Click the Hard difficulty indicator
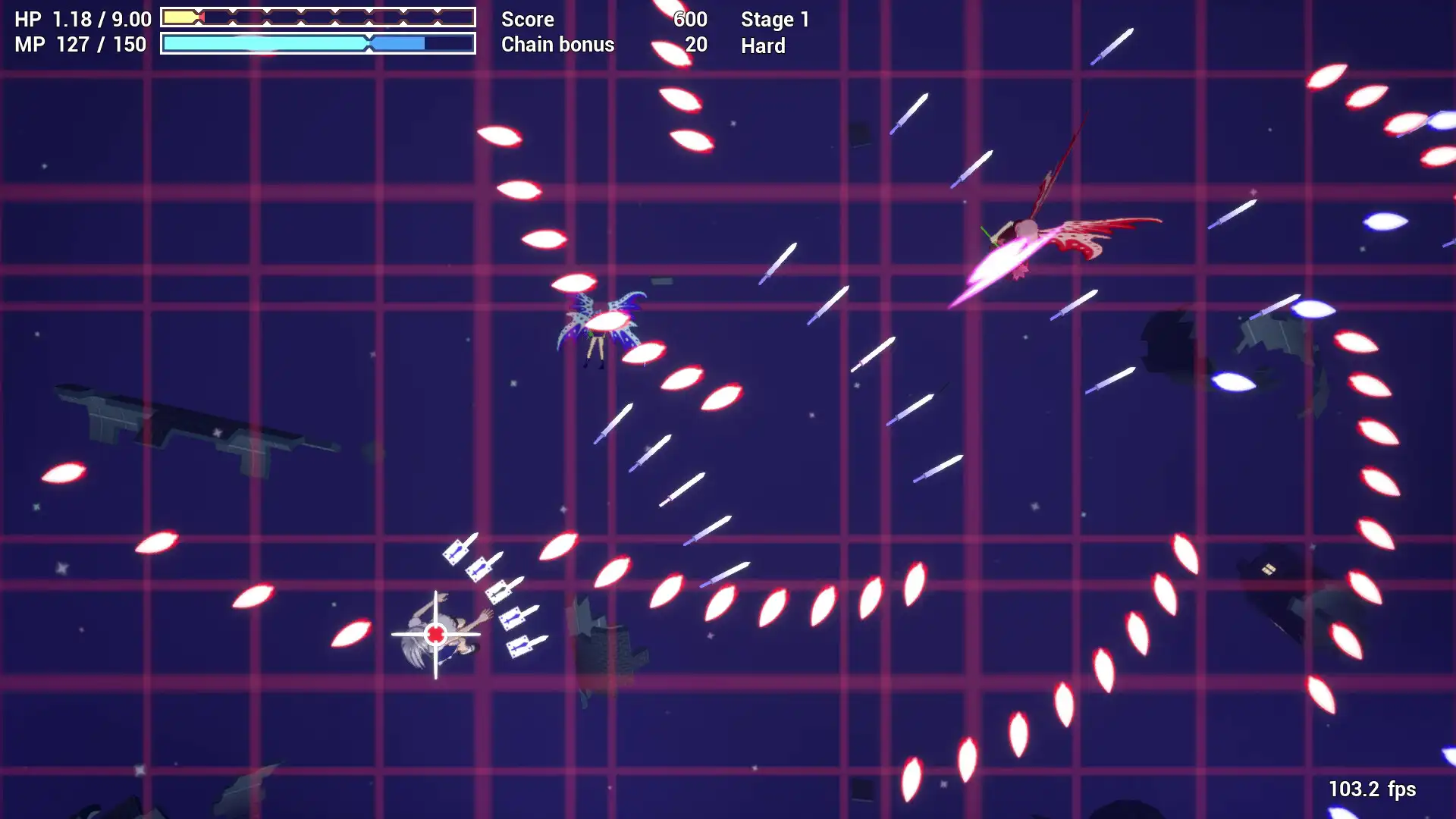The width and height of the screenshot is (1456, 819). (762, 46)
